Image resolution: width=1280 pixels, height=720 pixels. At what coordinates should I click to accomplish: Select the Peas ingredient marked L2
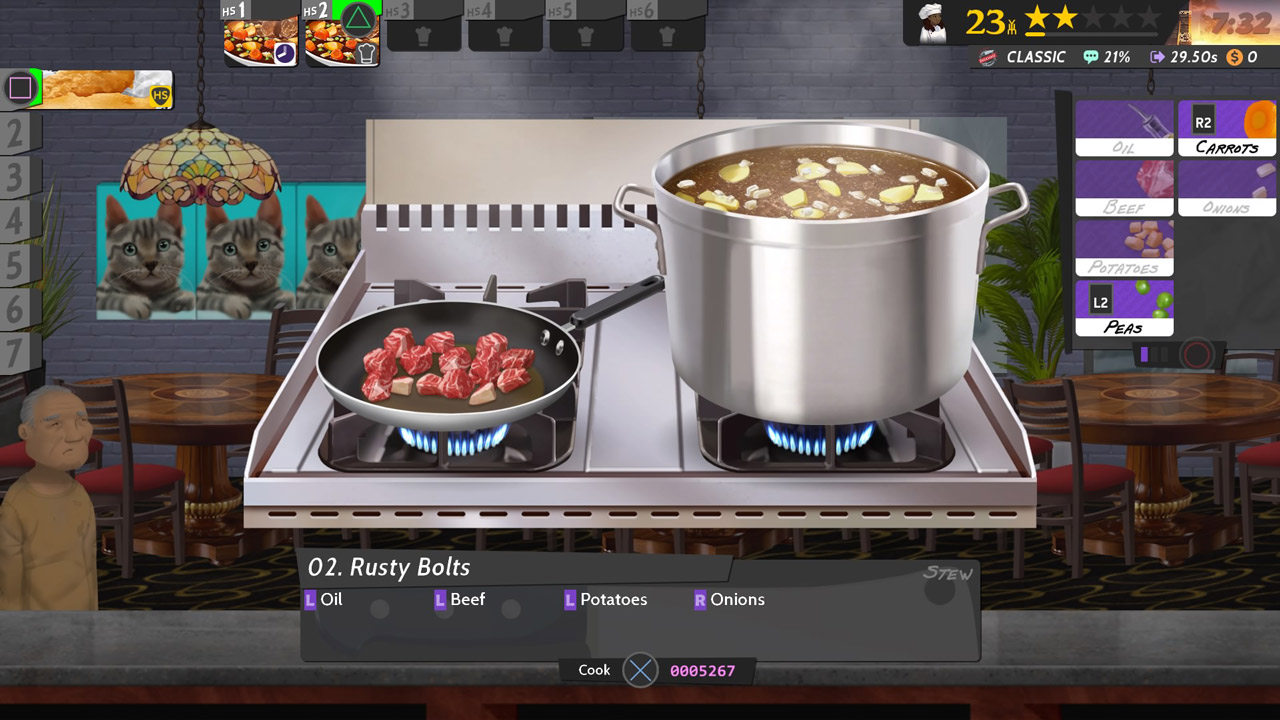coord(1124,308)
